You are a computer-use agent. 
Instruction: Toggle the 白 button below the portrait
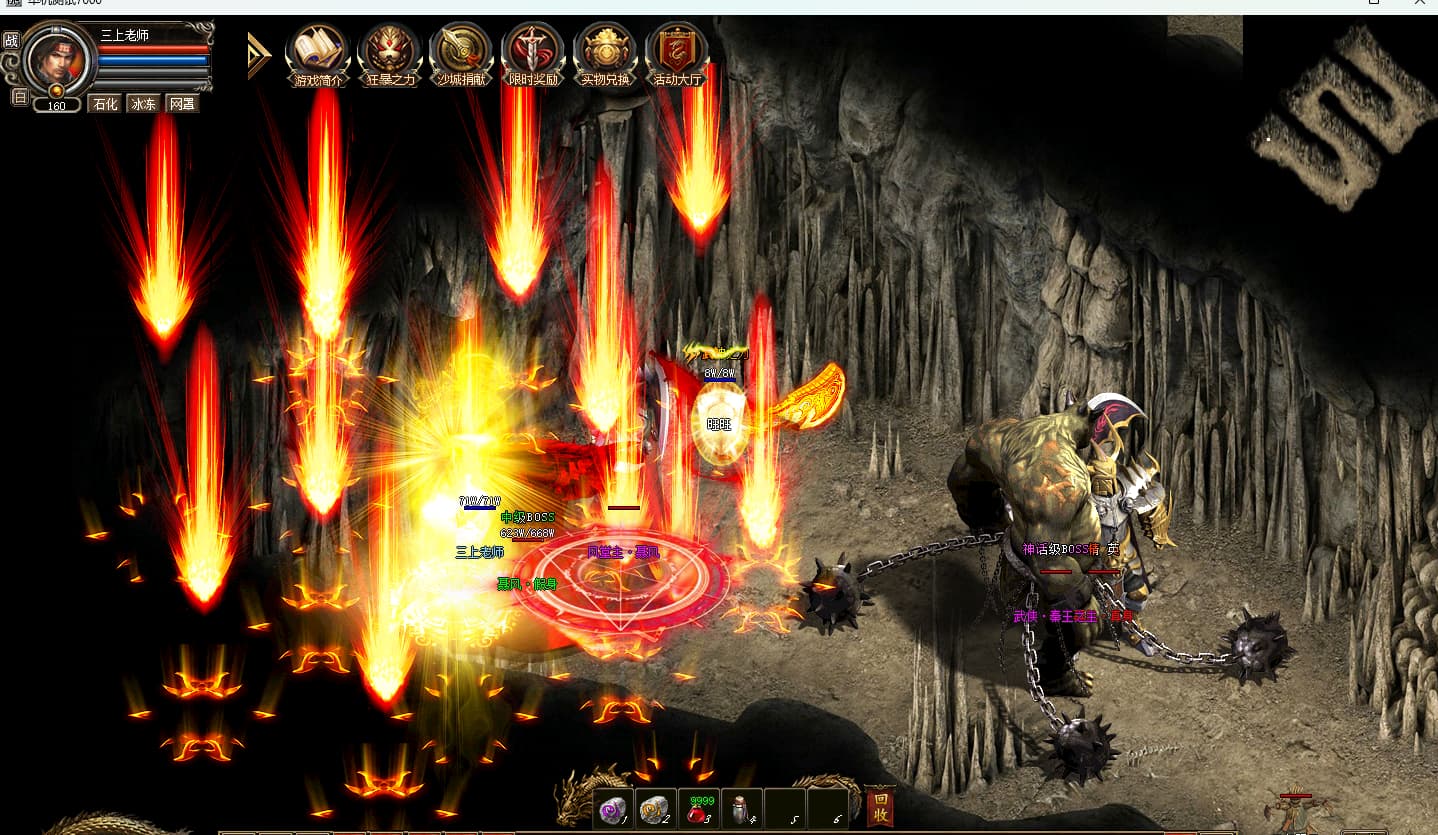click(19, 97)
